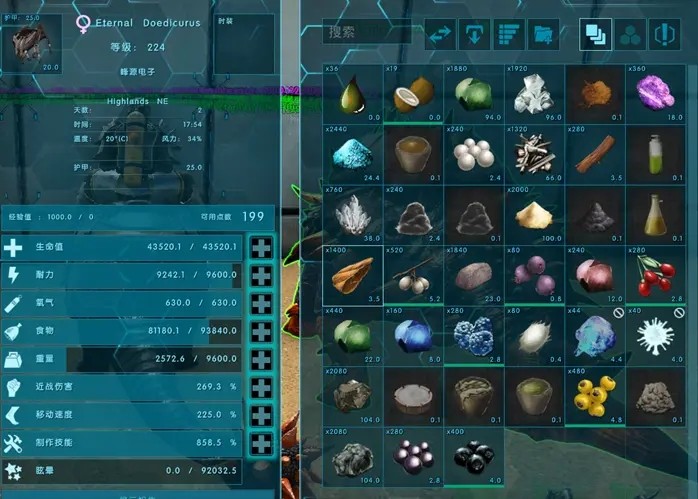Increase the 耐力 stamina stat
Viewport: 698px width, 499px height.
point(261,276)
